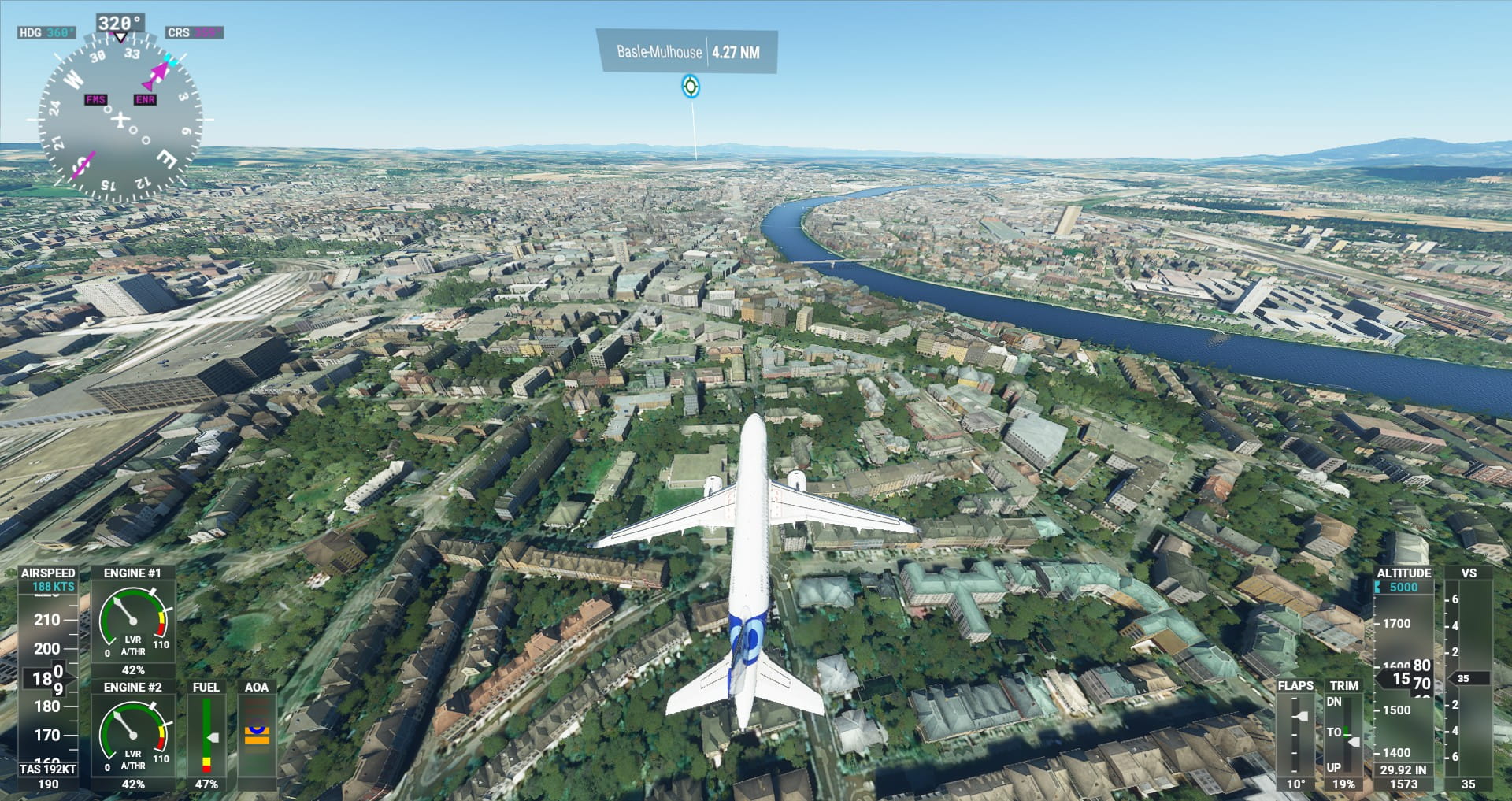Click the Basle-Mulhouse waypoint marker icon
The image size is (1512, 801).
(x=690, y=86)
